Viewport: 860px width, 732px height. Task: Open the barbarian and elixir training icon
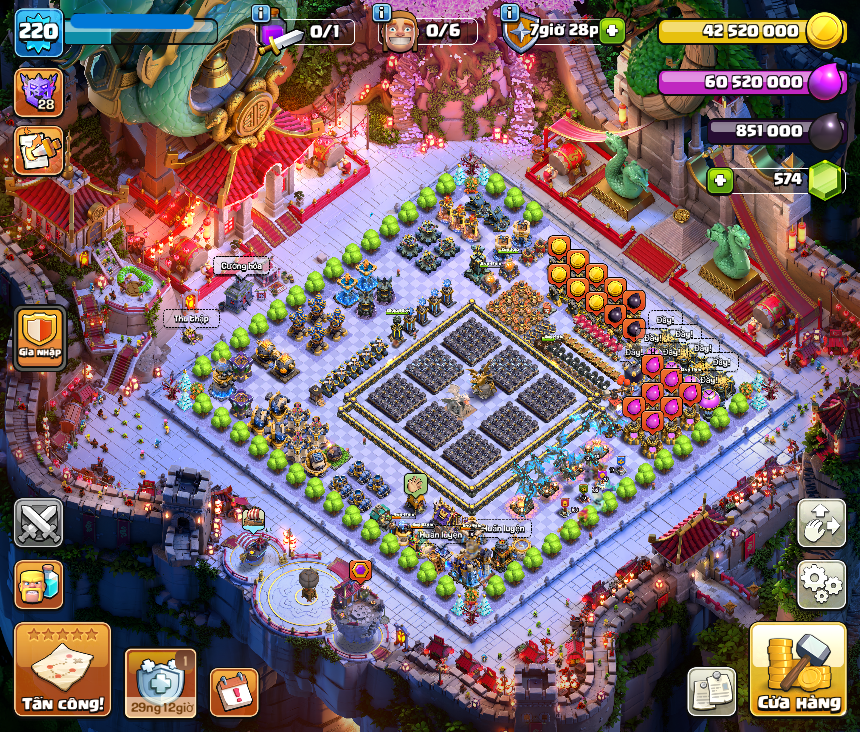pyautogui.click(x=39, y=584)
